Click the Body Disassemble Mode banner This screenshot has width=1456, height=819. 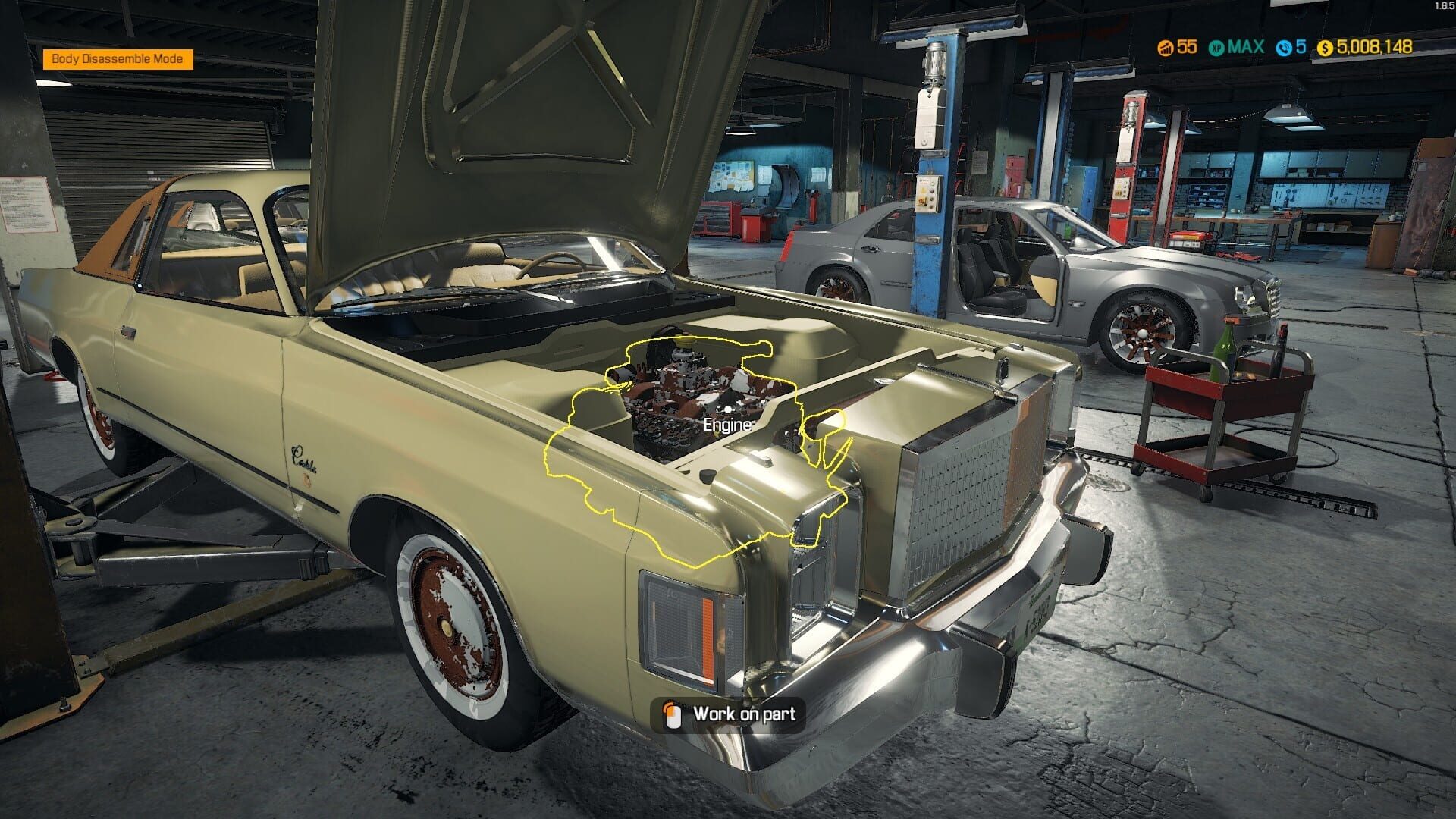[x=118, y=58]
